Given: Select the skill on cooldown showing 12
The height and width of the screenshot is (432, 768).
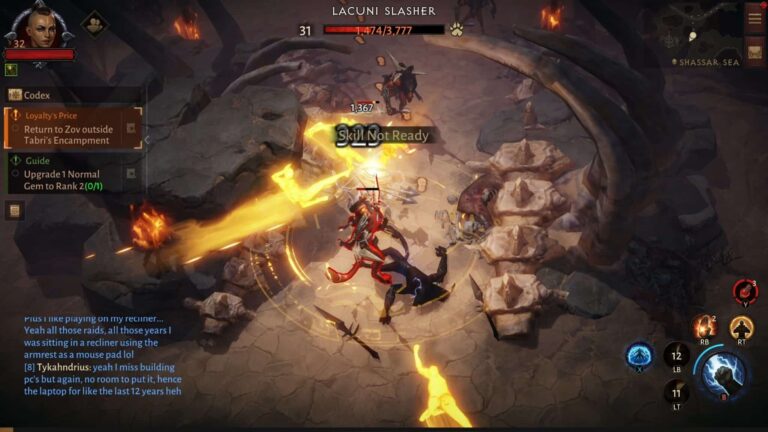Looking at the screenshot, I should pos(676,355).
